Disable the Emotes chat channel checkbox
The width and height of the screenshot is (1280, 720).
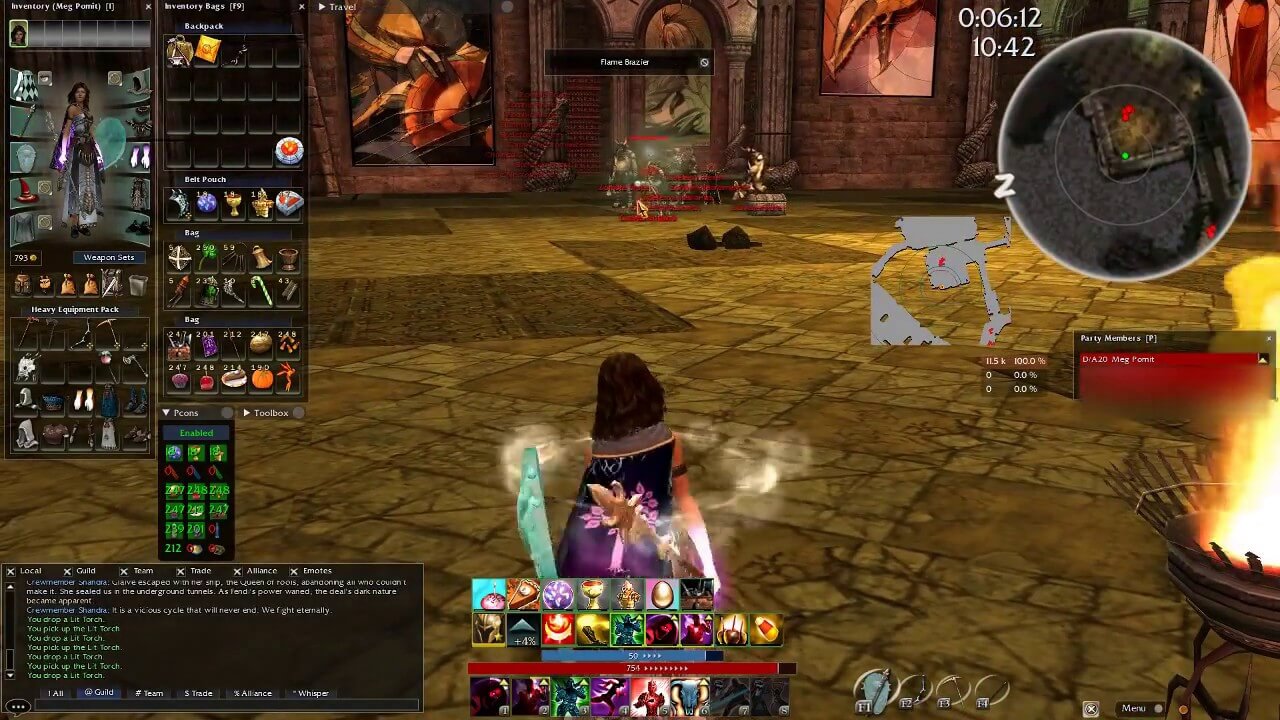[296, 570]
